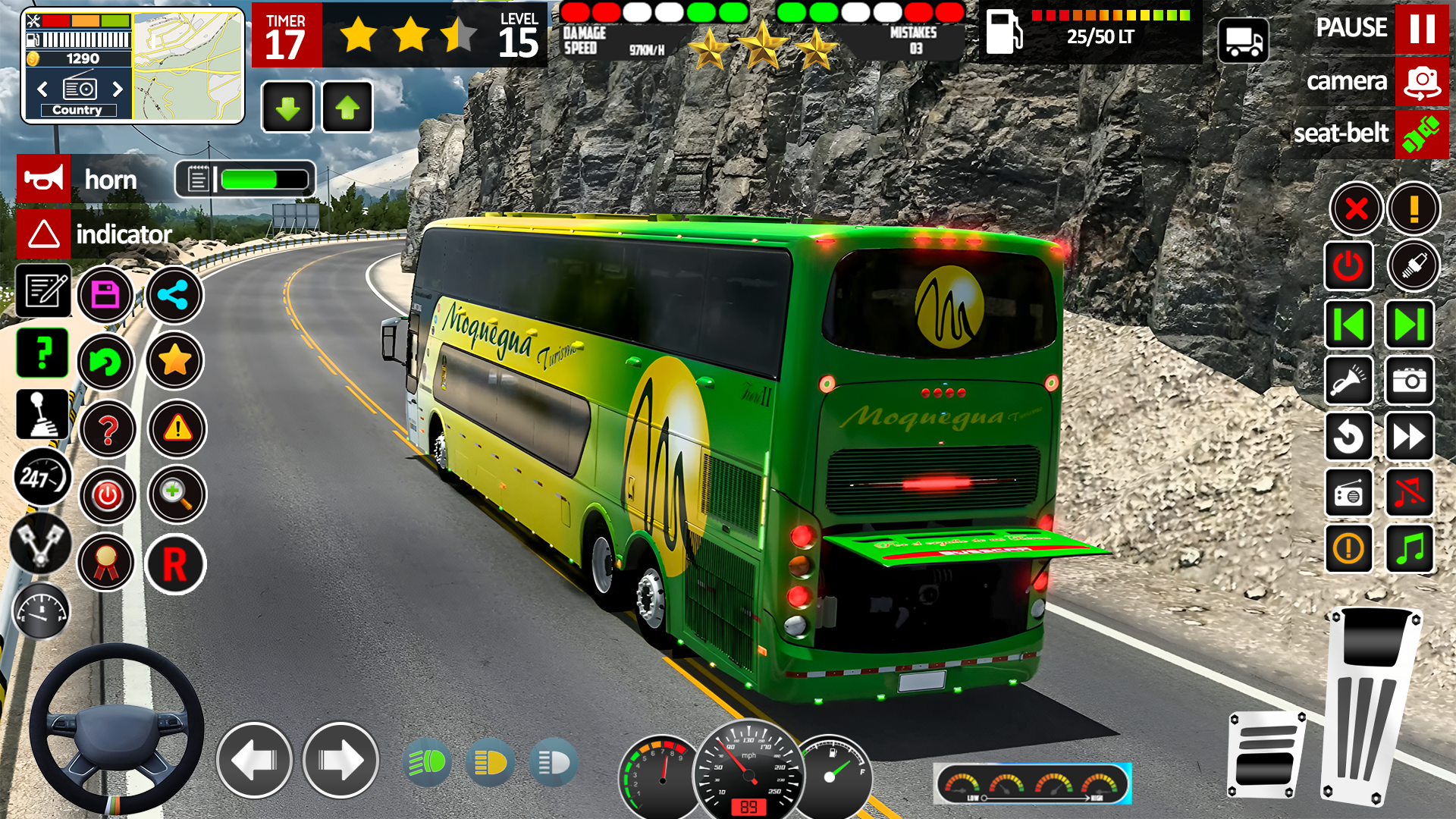Open the Country radio station selector left arrow
The height and width of the screenshot is (819, 1456).
click(42, 89)
